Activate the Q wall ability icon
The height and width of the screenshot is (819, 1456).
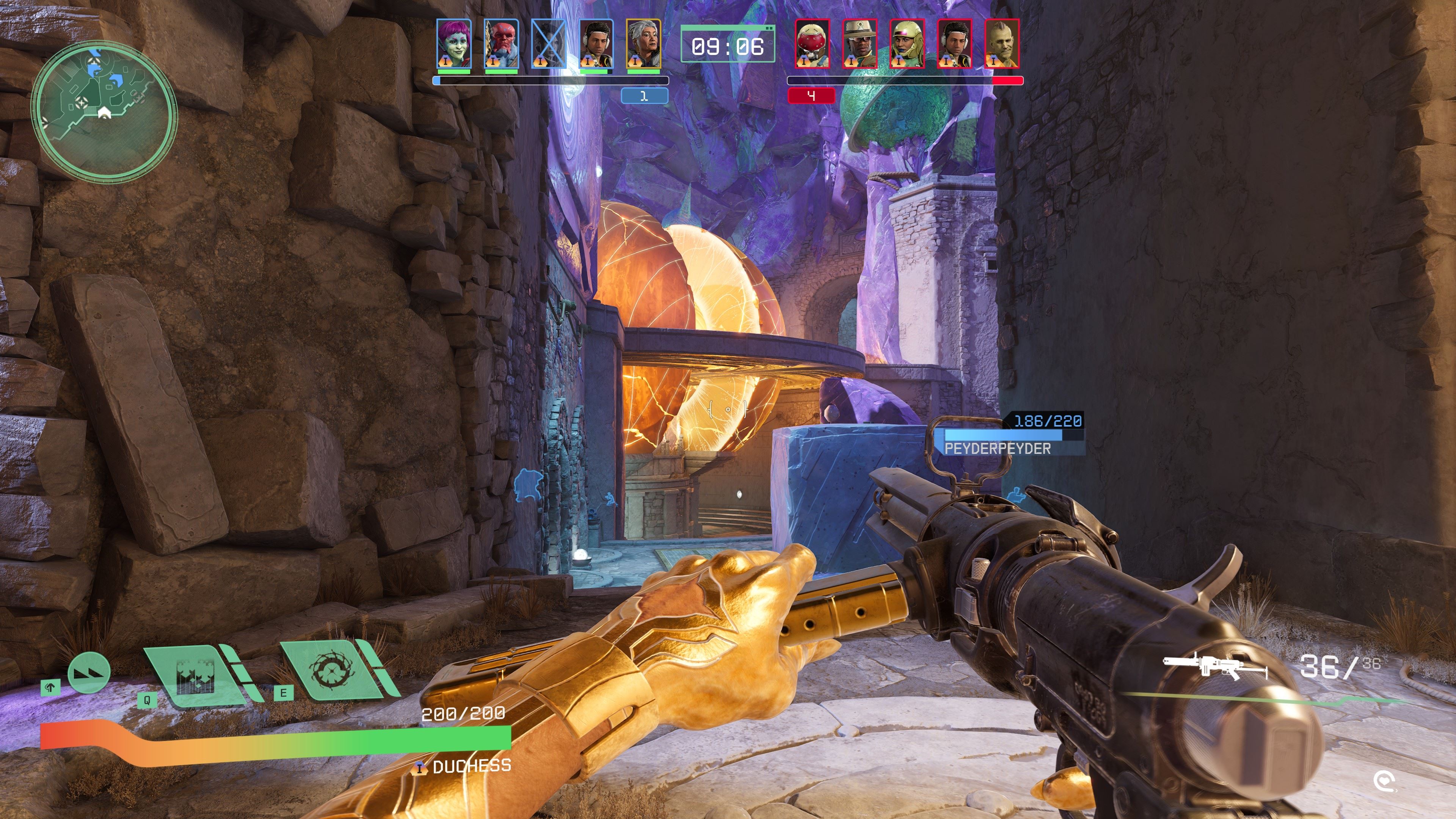(195, 675)
